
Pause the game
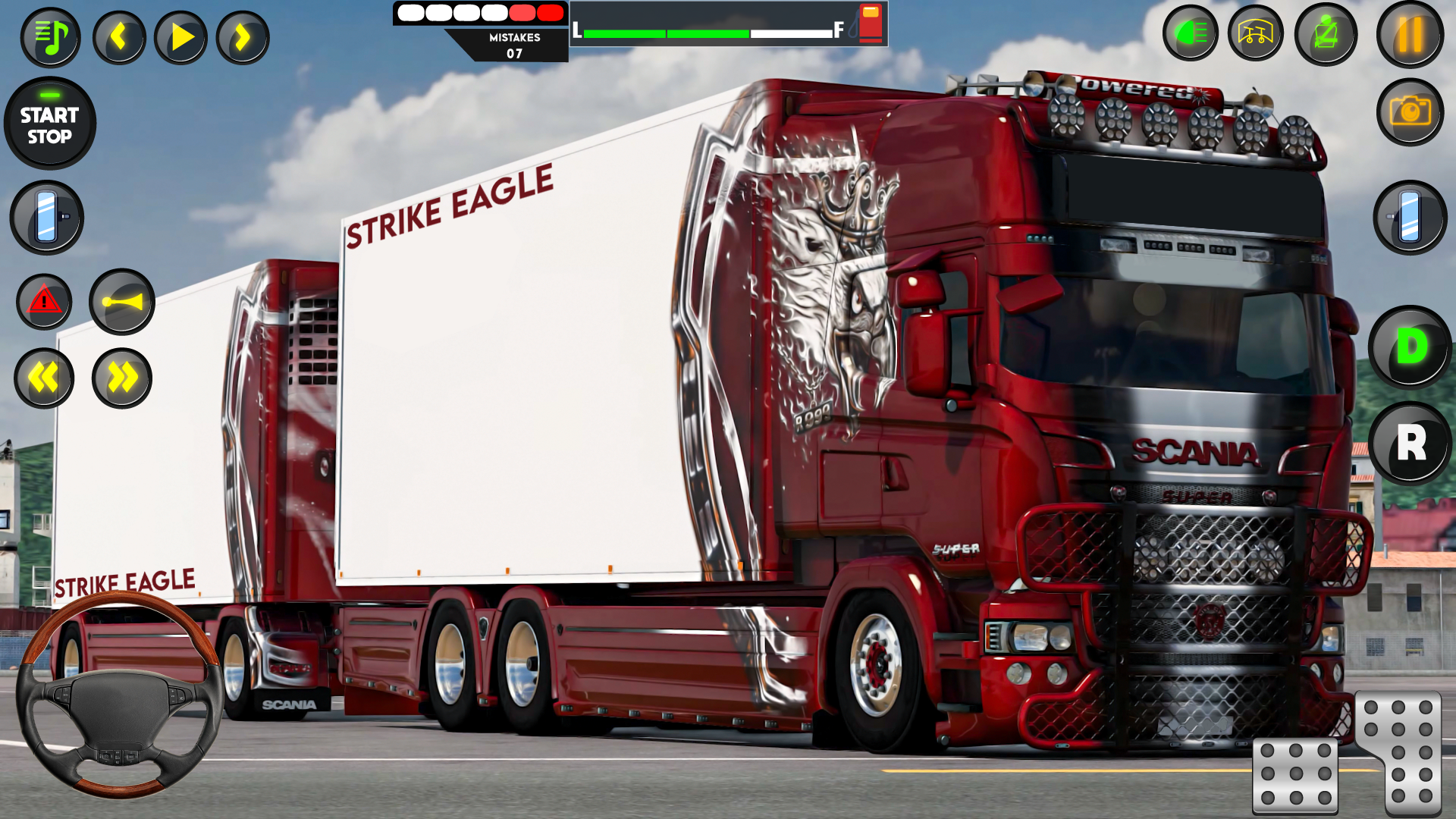(x=1409, y=33)
